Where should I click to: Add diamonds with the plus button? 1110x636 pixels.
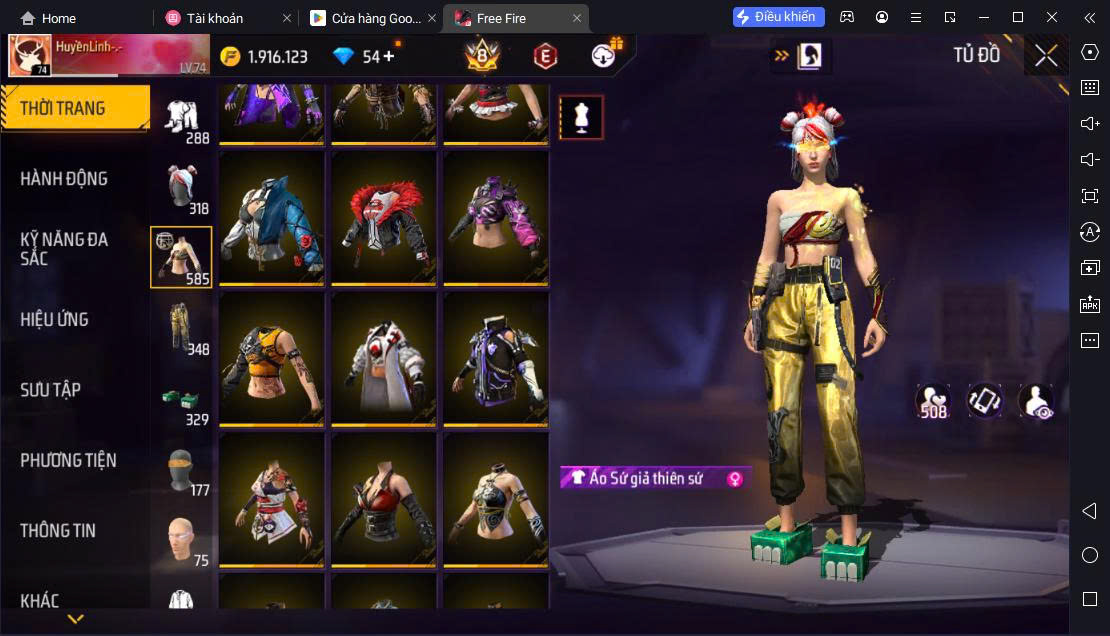[x=388, y=56]
